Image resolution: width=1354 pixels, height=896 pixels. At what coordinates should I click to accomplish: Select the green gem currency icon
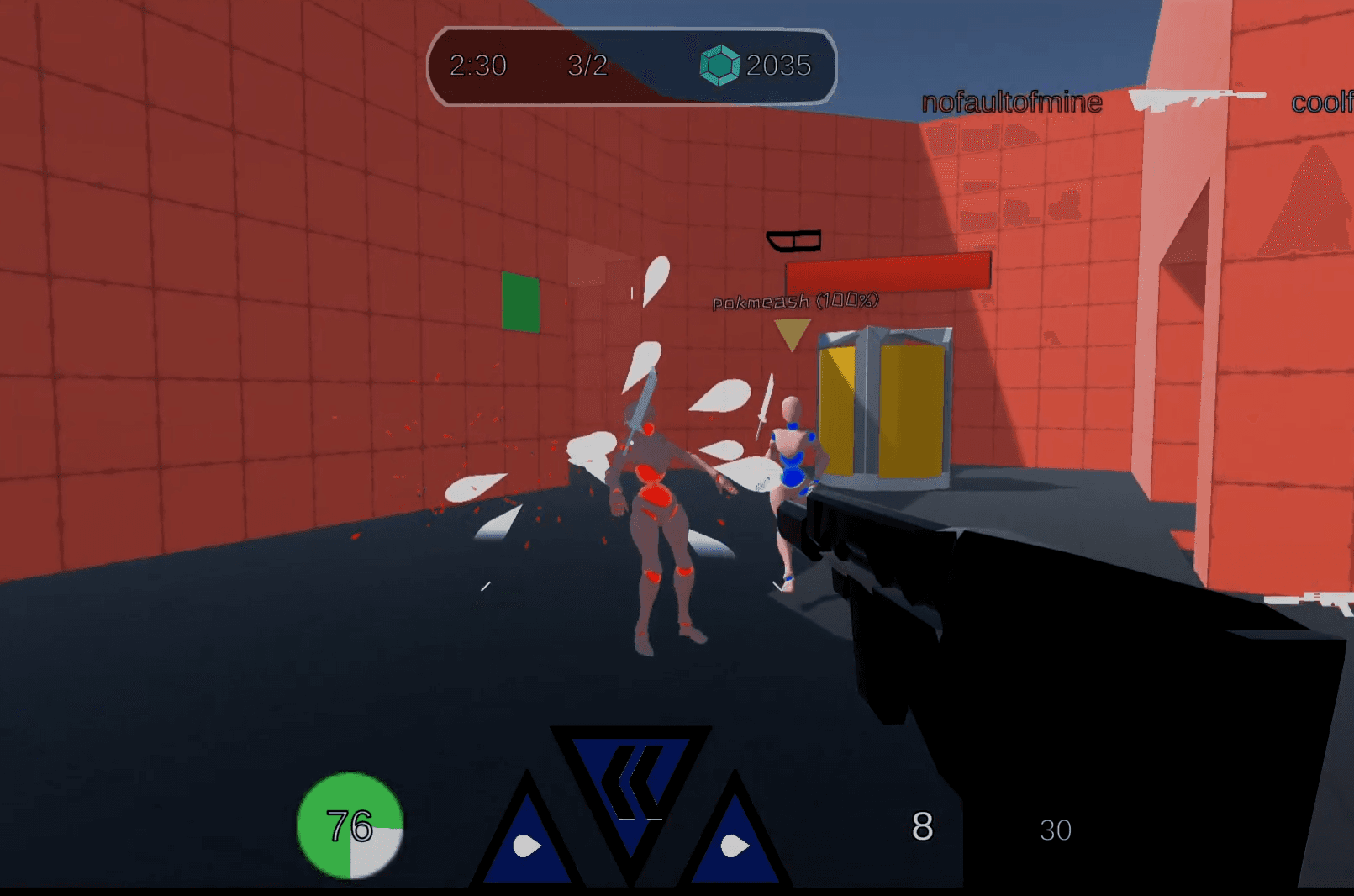(718, 63)
